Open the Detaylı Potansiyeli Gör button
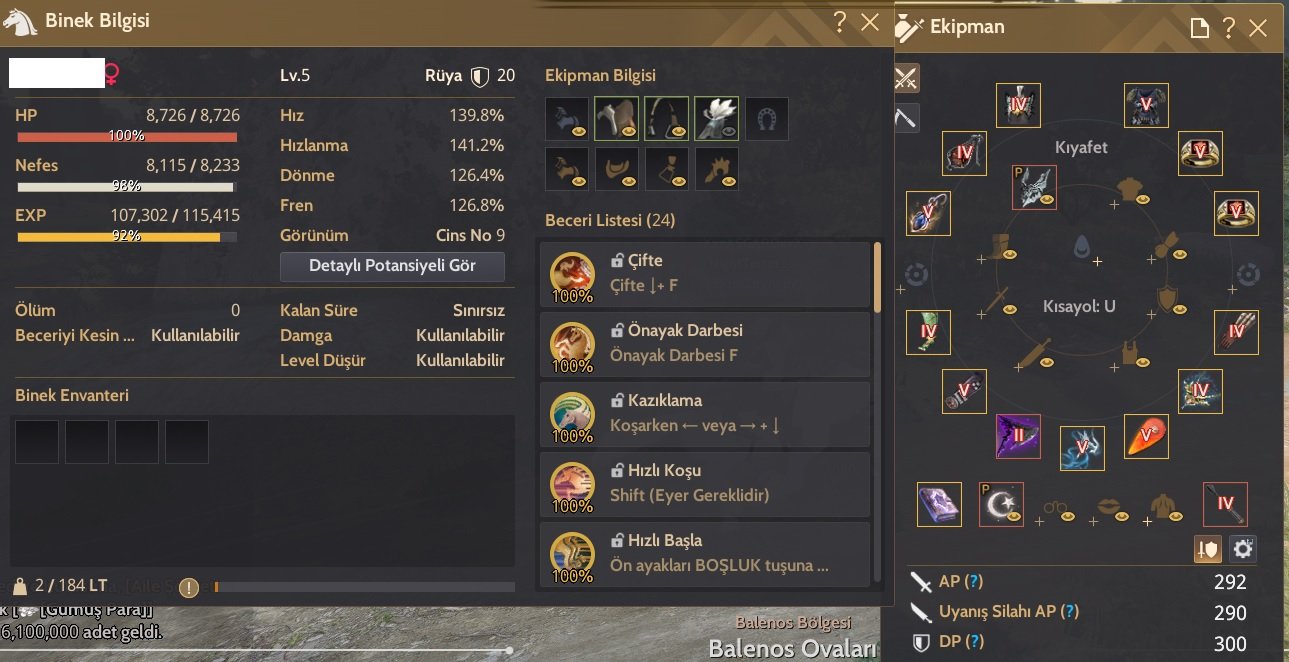 392,266
